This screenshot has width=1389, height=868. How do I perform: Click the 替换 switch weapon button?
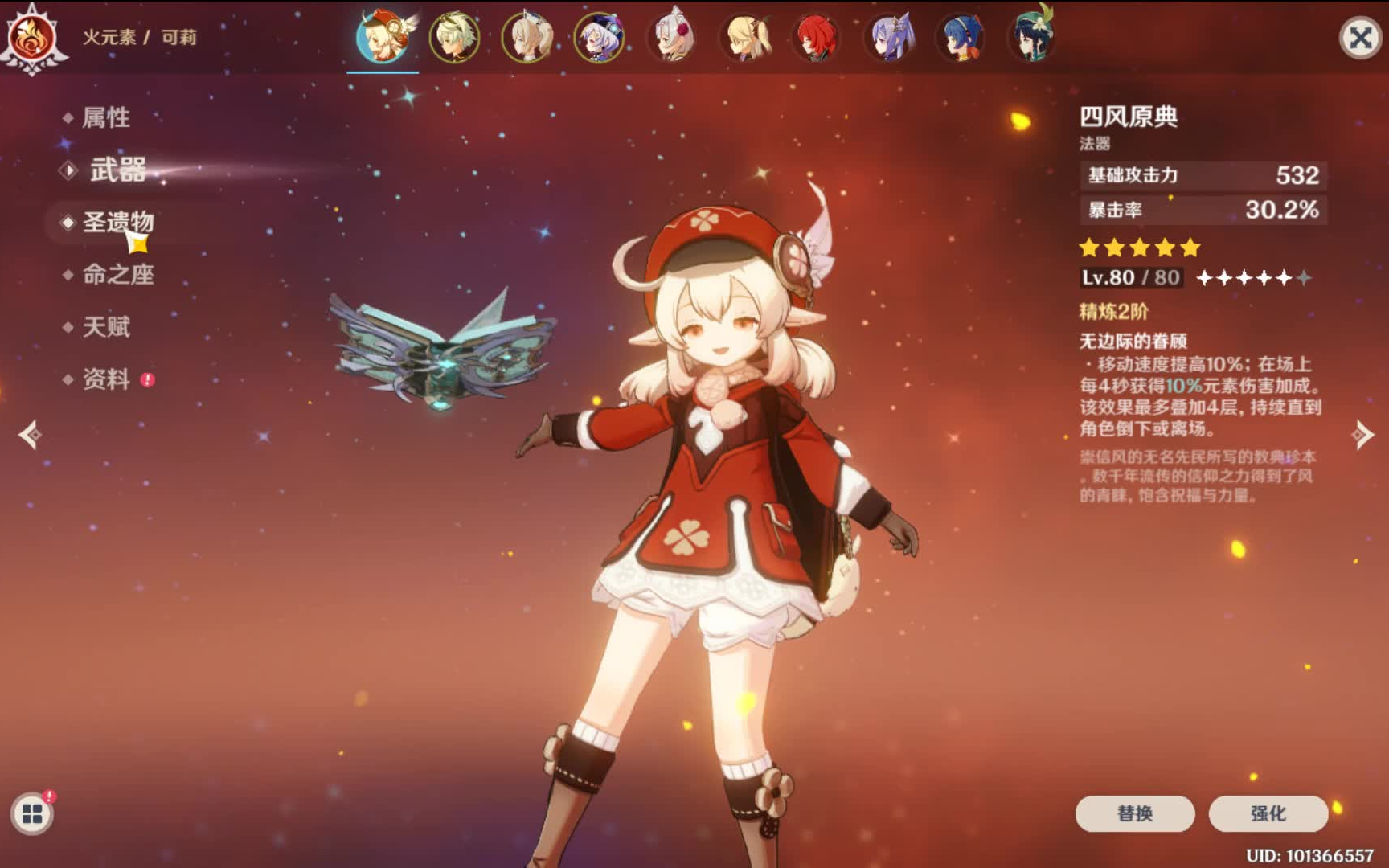pos(1134,813)
